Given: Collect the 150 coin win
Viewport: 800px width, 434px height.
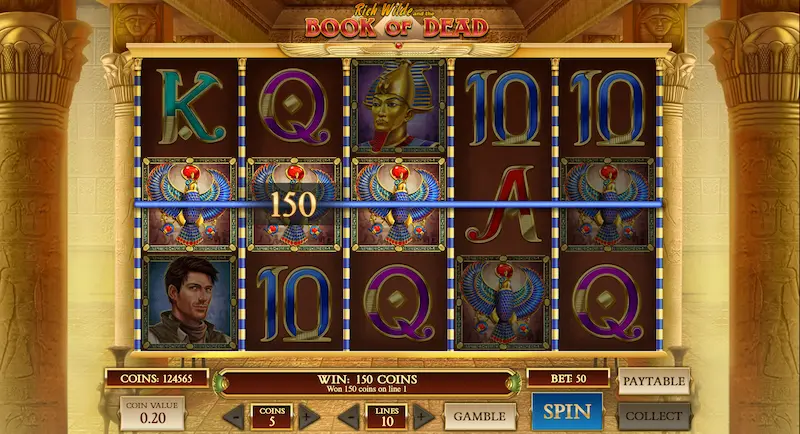Looking at the screenshot, I should click(654, 415).
